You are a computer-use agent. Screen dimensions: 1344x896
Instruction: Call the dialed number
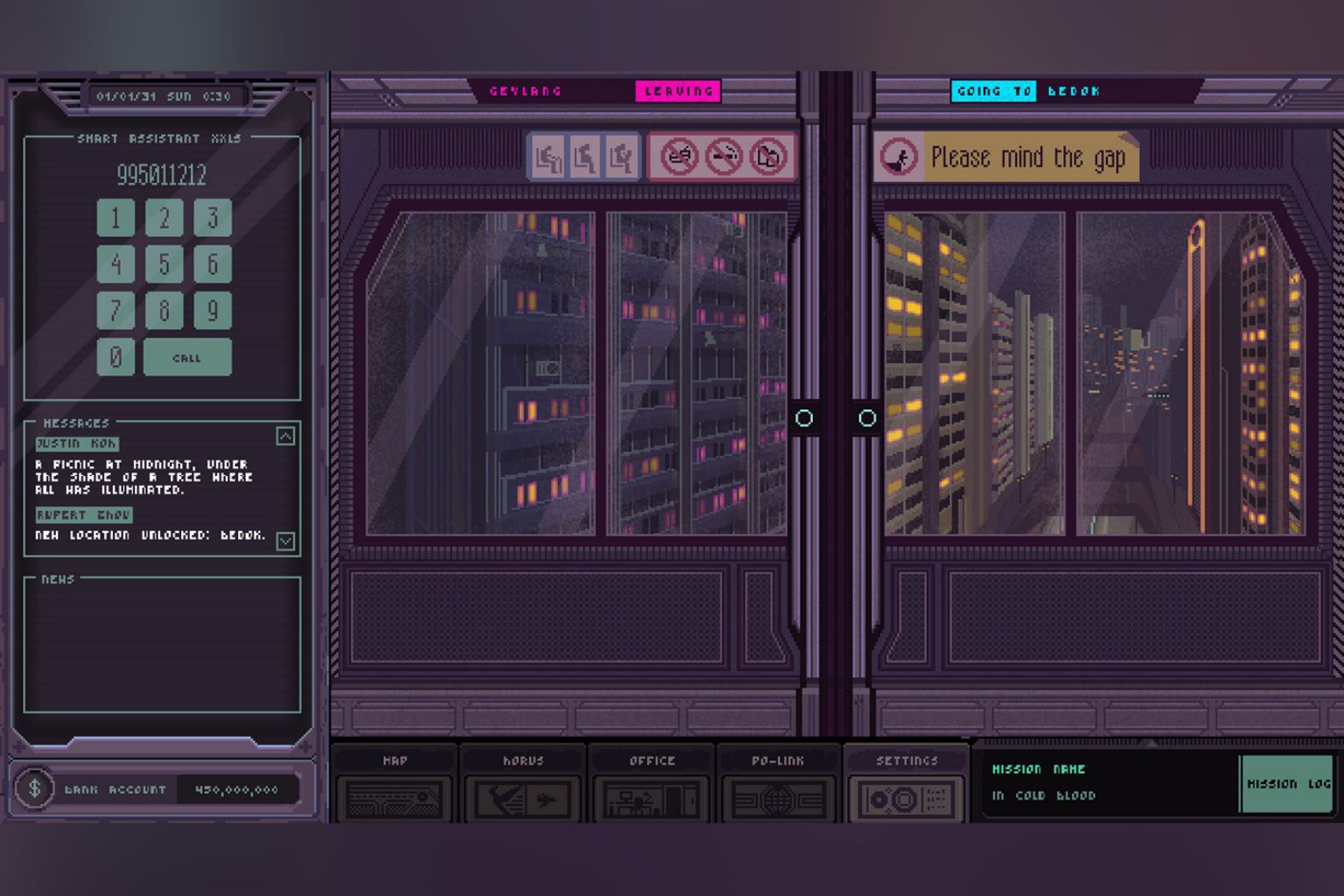(x=187, y=357)
